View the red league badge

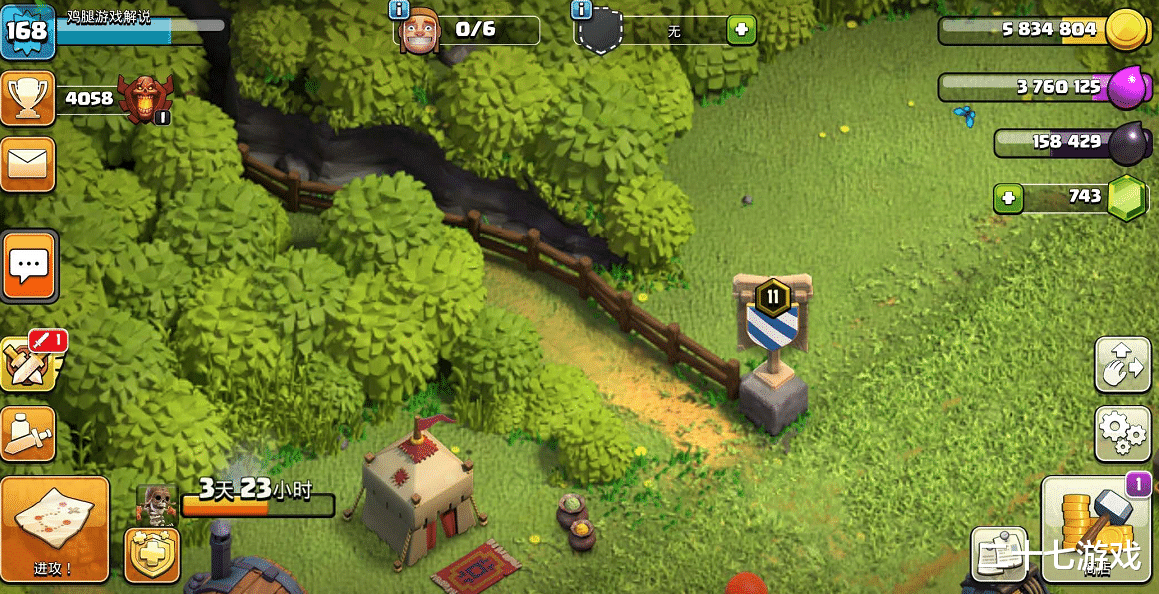(145, 99)
